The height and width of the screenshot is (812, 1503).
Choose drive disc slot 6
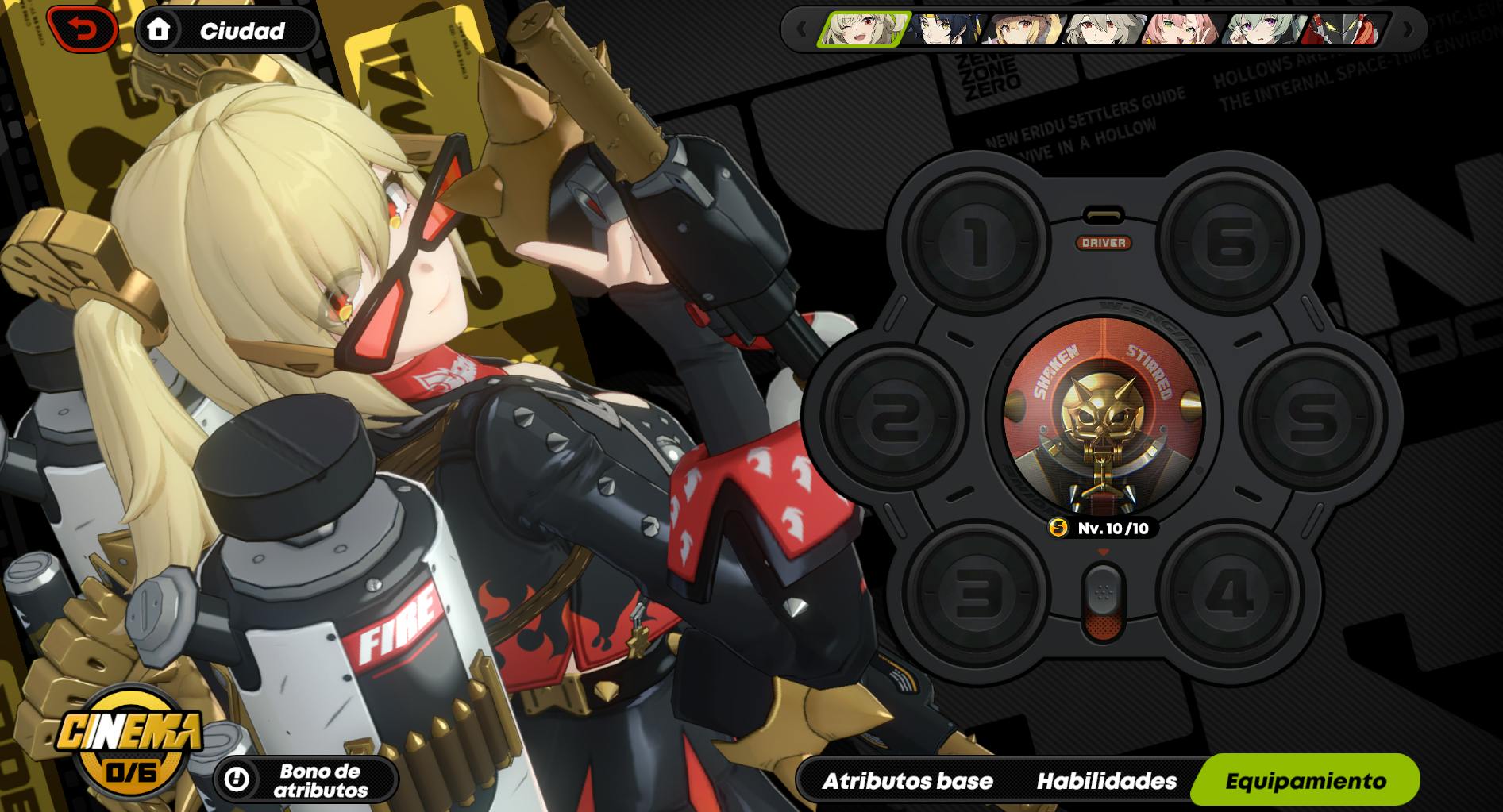(x=1230, y=241)
